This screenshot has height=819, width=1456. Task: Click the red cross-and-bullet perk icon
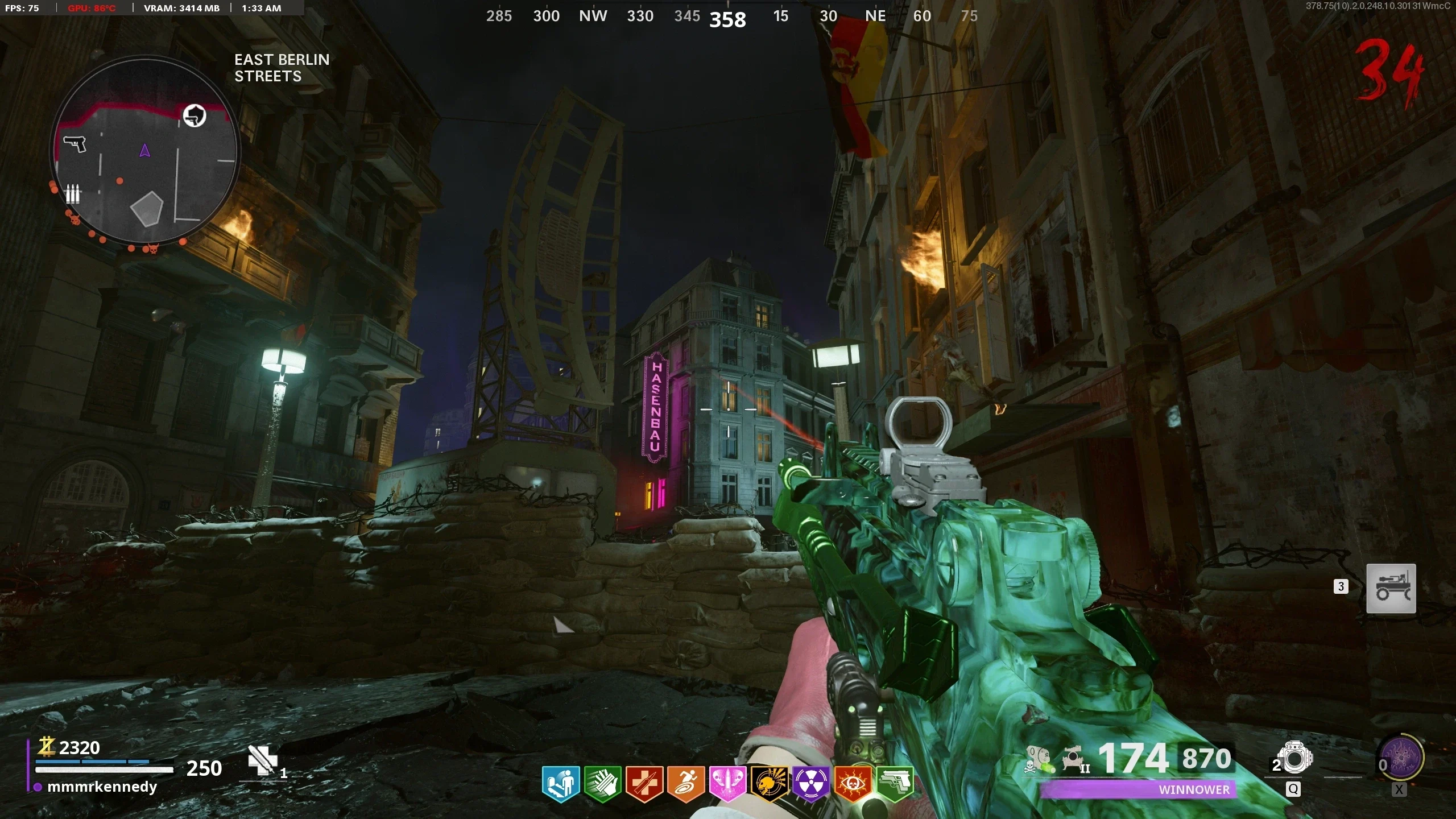[644, 784]
